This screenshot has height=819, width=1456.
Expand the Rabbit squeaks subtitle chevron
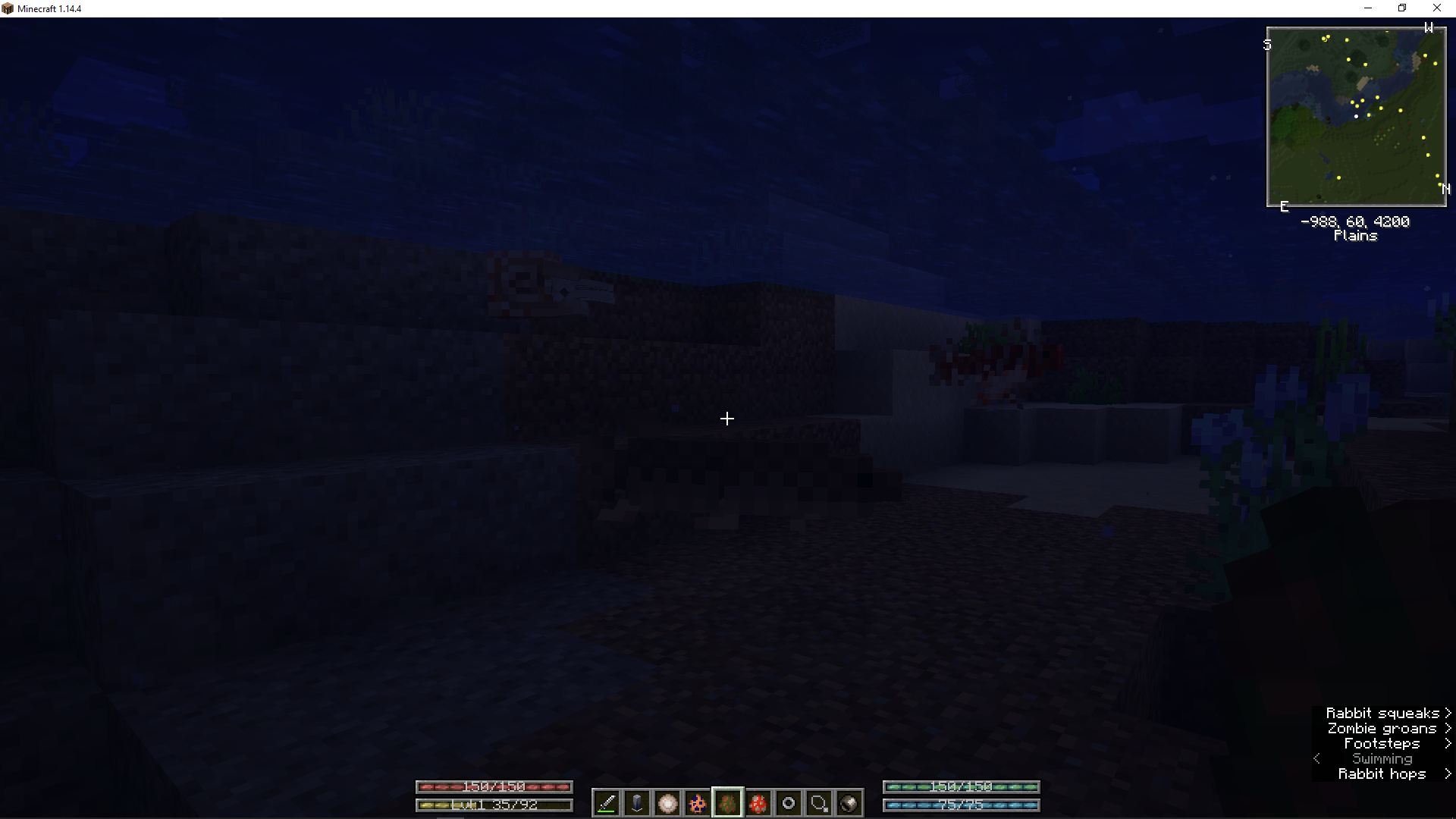click(1448, 713)
